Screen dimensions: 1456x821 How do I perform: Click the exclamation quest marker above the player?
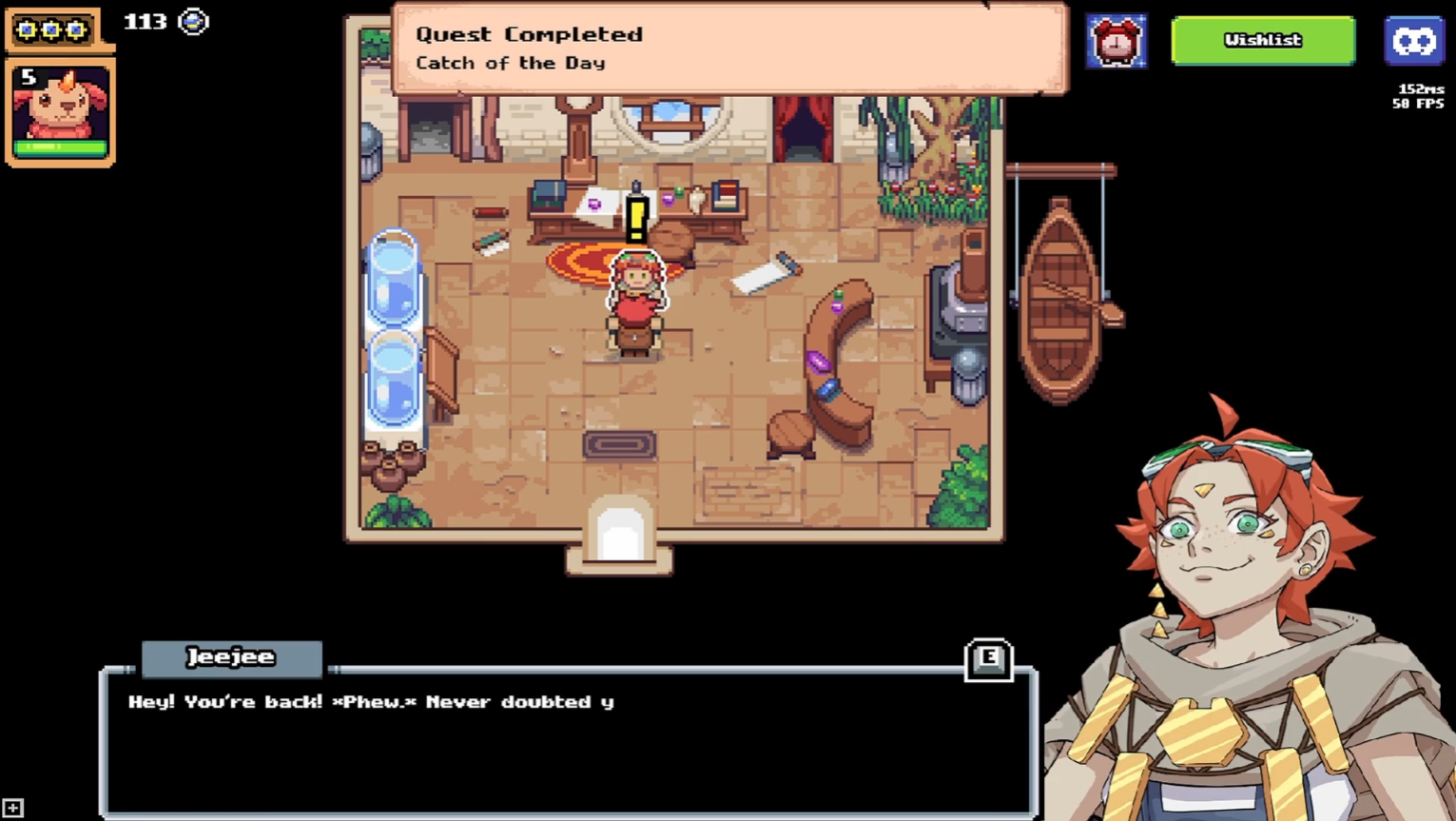(636, 217)
